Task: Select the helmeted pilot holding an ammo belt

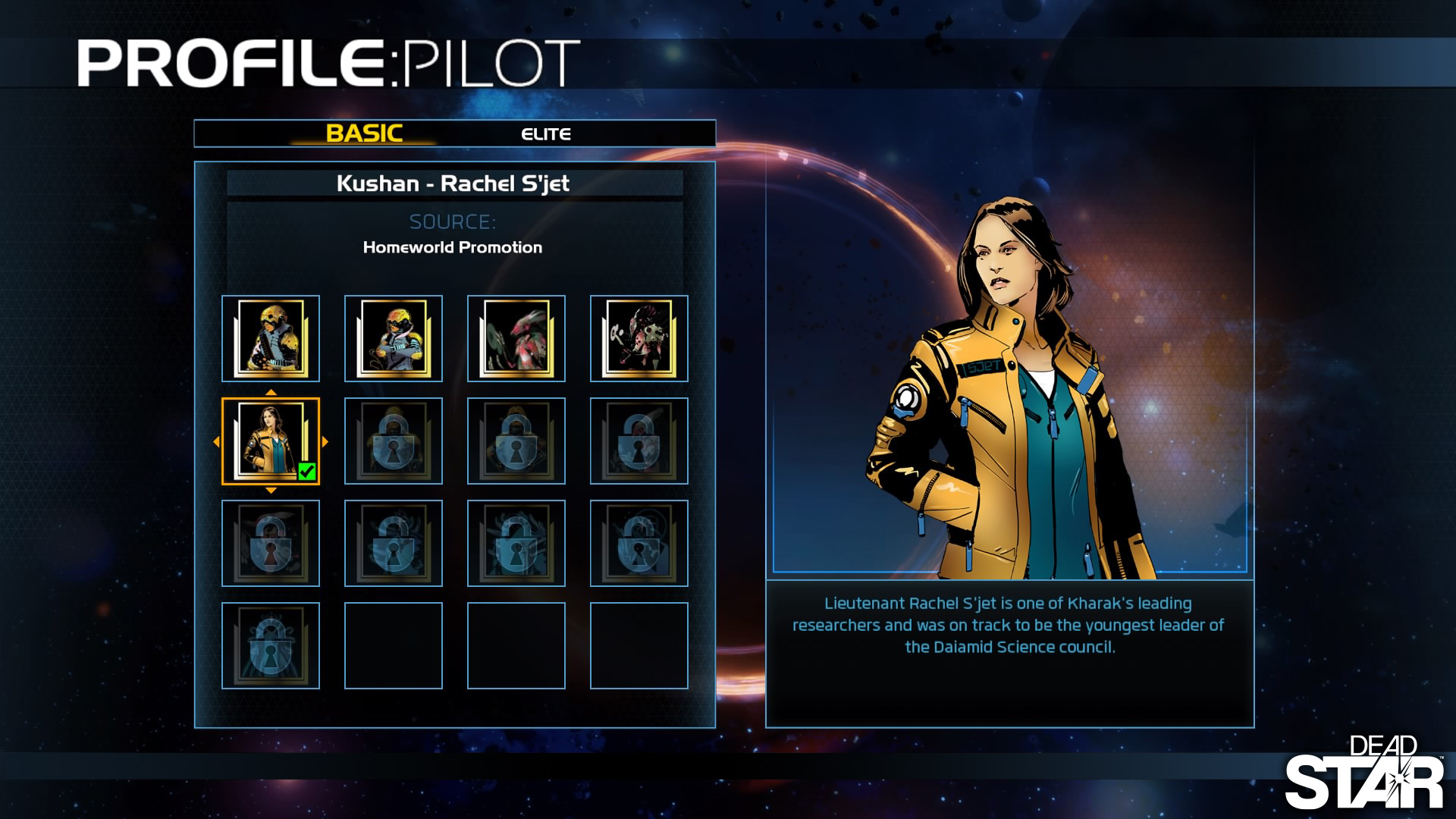Action: [x=271, y=338]
